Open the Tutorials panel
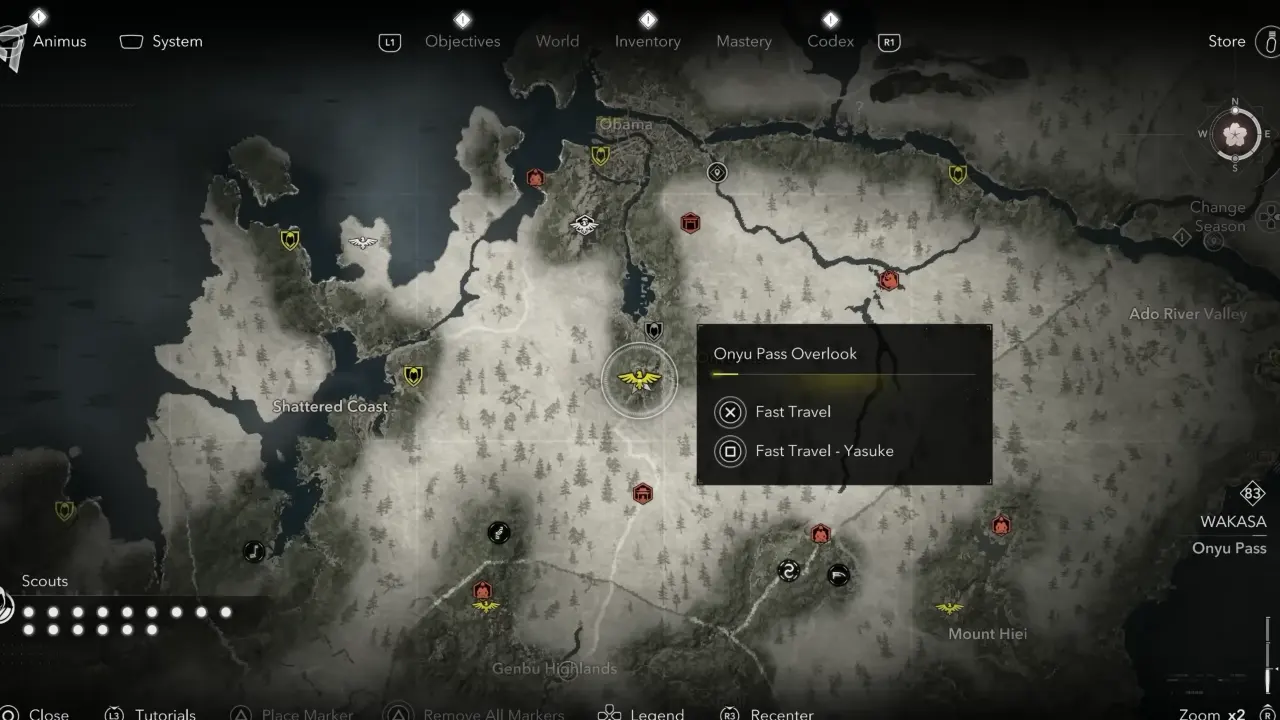The height and width of the screenshot is (720, 1280). 165,713
